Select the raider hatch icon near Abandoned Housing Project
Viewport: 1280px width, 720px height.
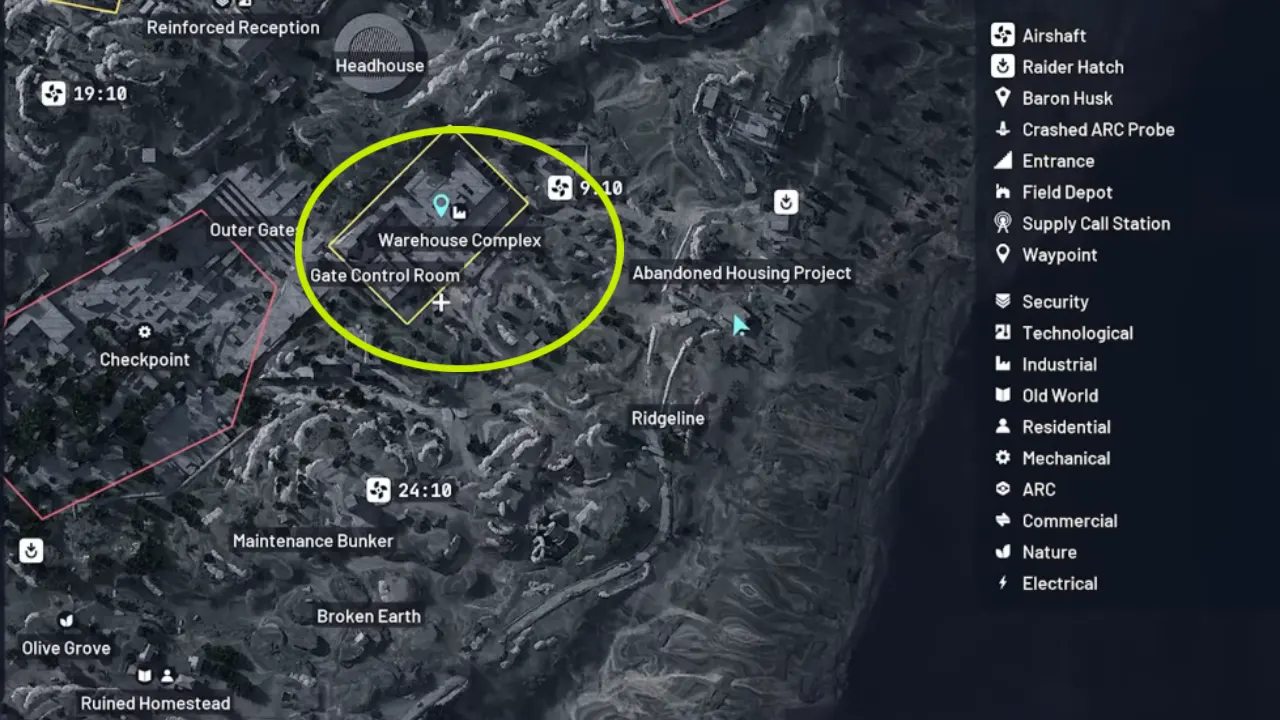click(x=784, y=201)
